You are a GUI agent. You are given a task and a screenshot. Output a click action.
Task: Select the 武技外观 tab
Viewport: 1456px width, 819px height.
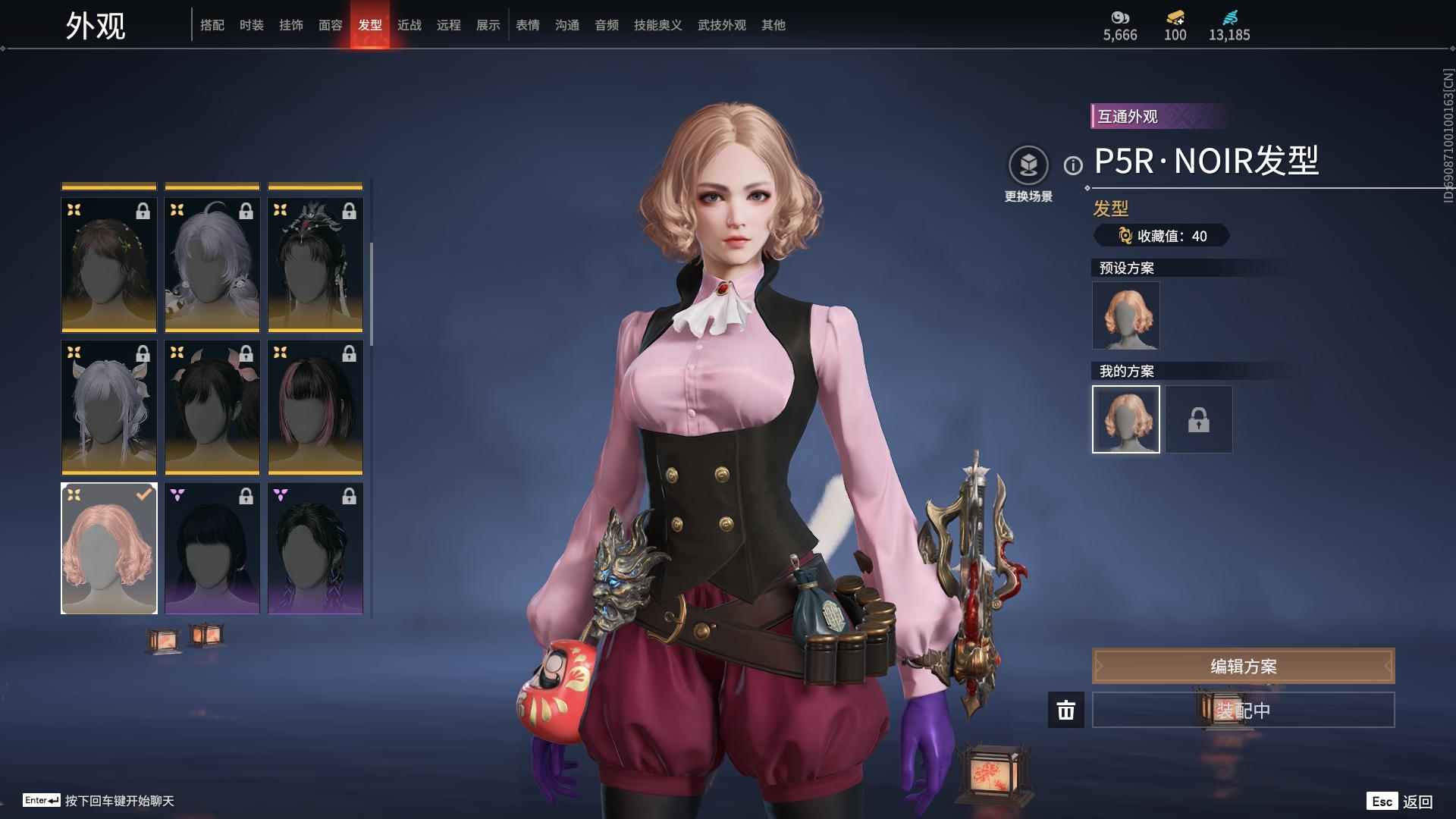tap(721, 25)
